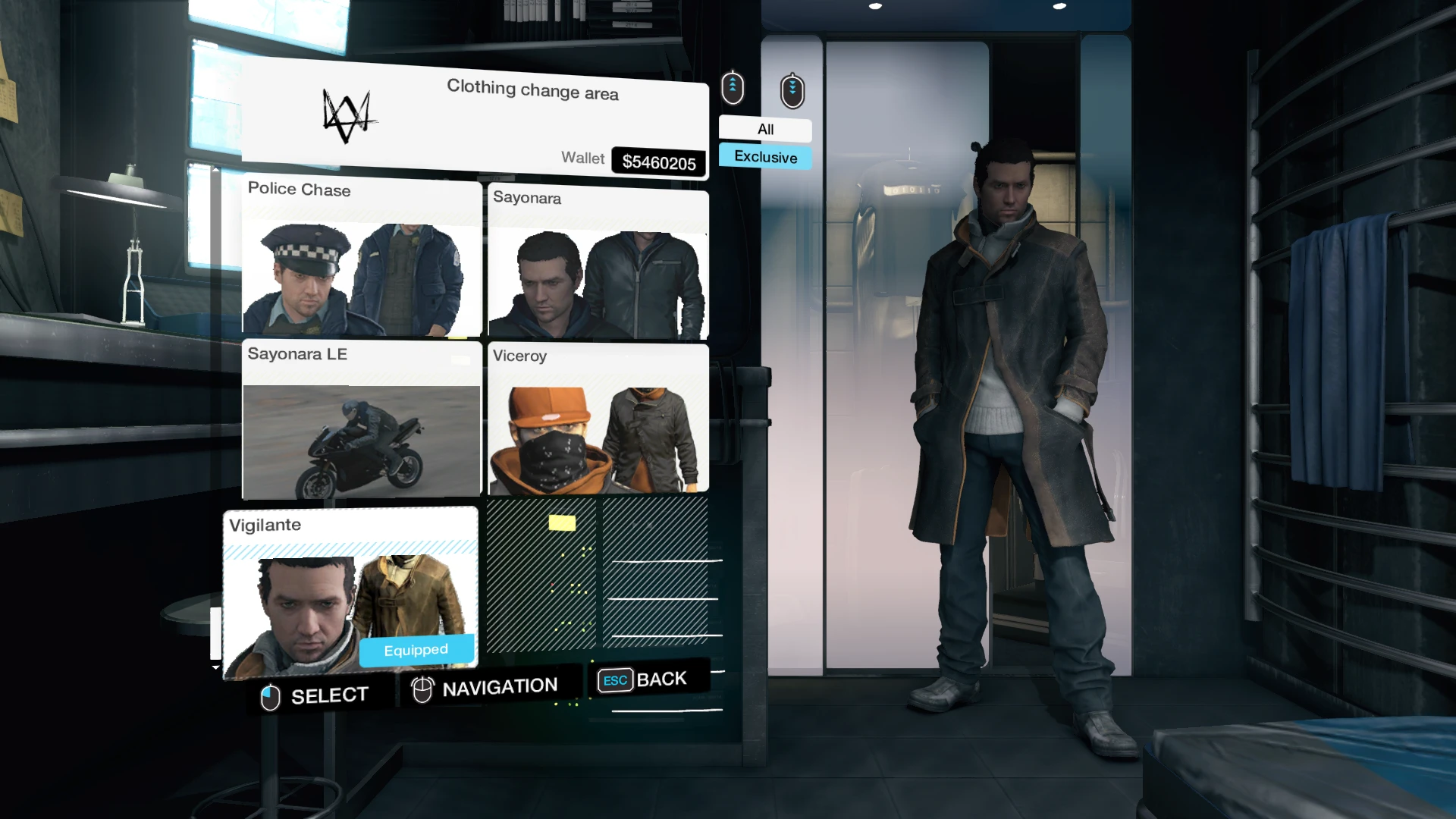This screenshot has width=1456, height=819.
Task: Click the wallet balance showing $5460205
Action: coord(658,160)
